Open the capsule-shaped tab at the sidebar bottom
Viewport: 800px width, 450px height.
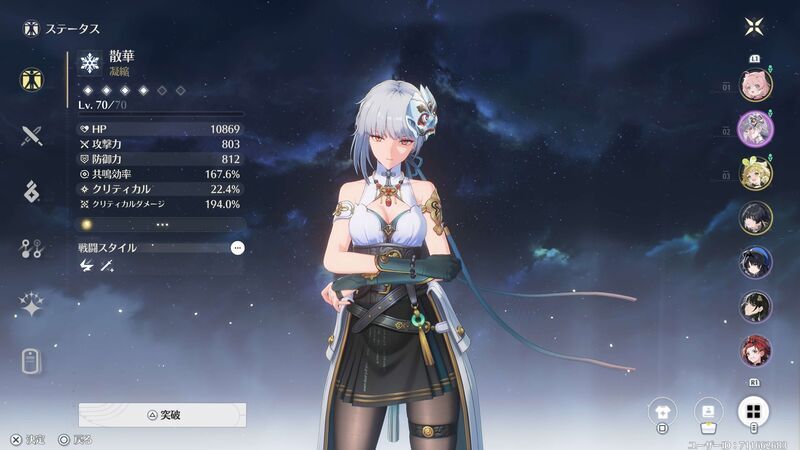tap(32, 361)
